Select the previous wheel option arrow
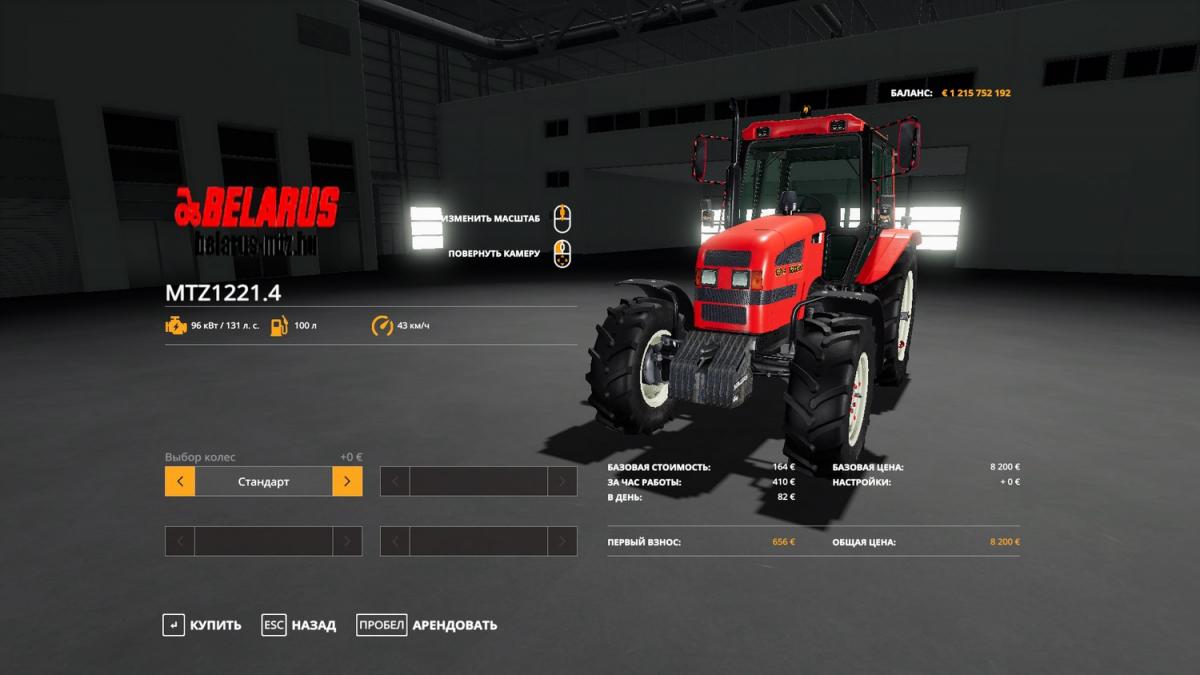 (x=180, y=481)
